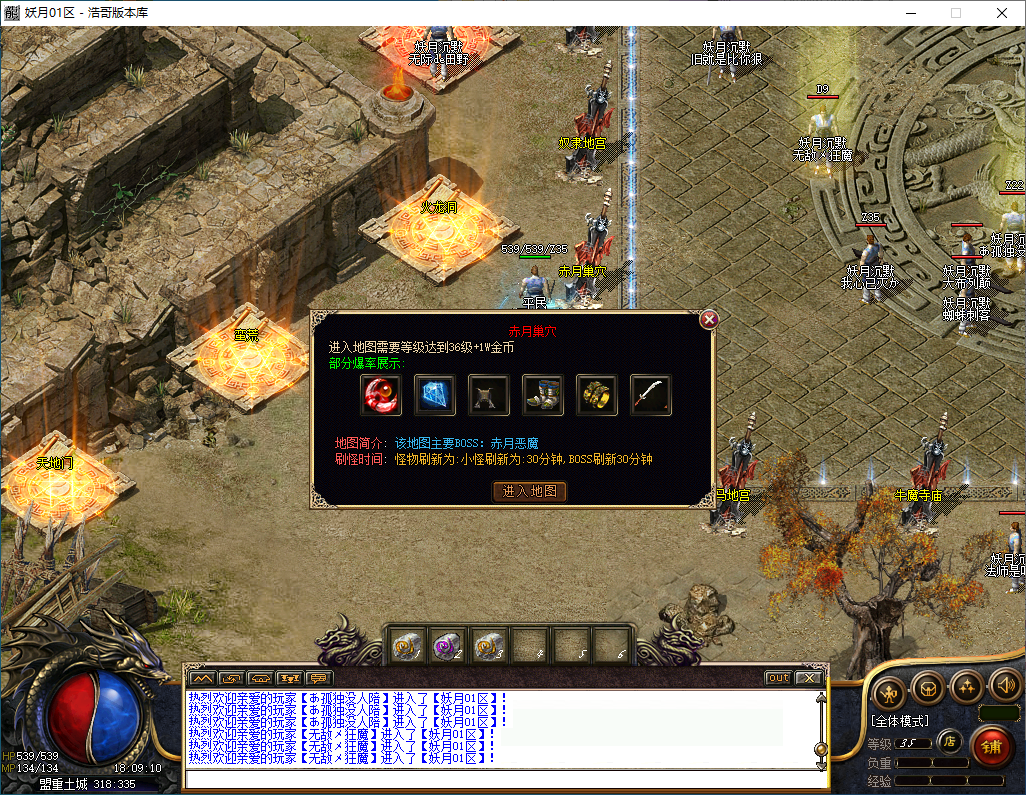Close the chat panel with its X
1026x795 pixels.
[808, 678]
